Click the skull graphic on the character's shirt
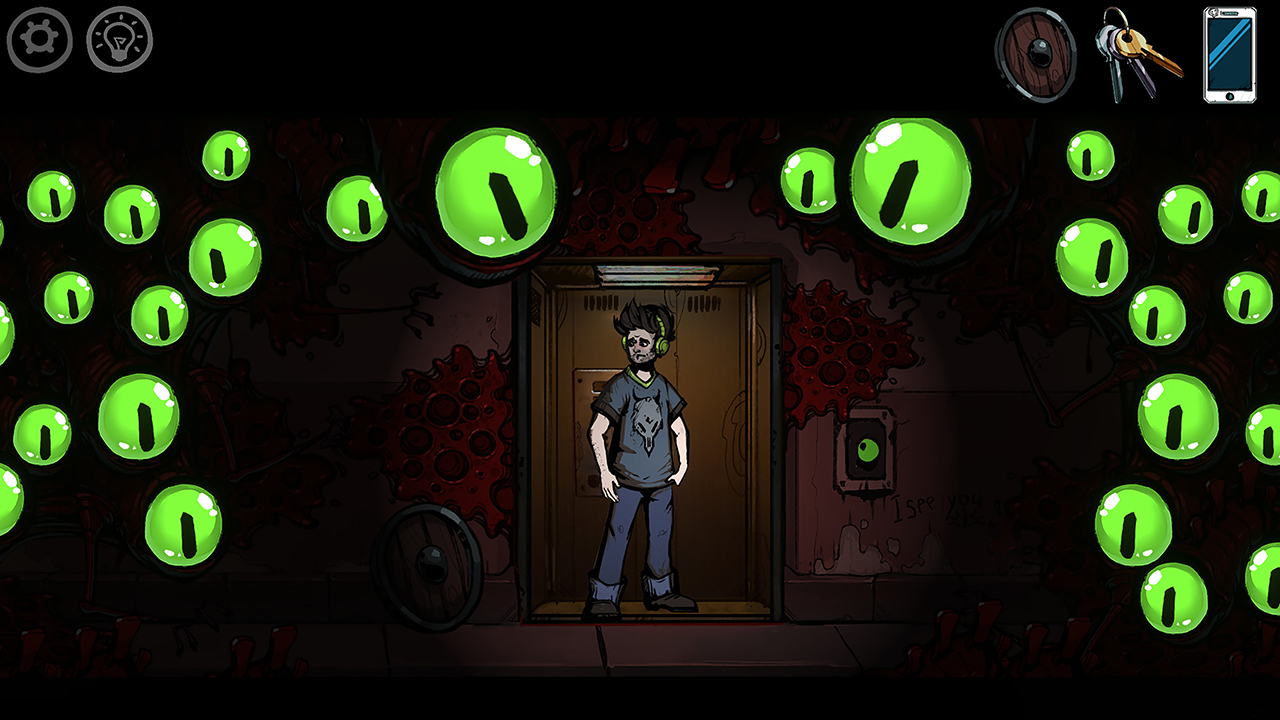Viewport: 1280px width, 720px height. click(645, 420)
